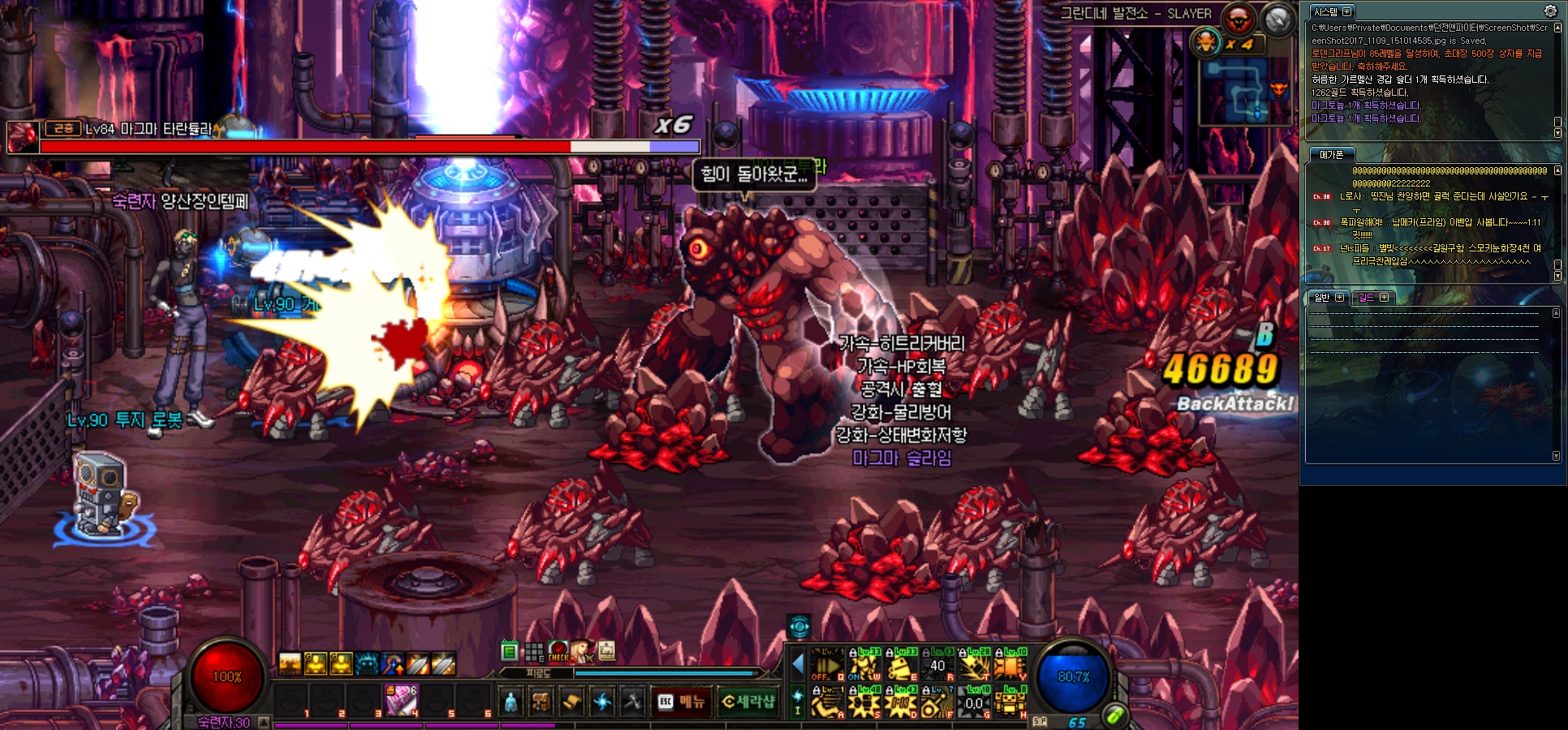
Task: Collapse the skill bar with the blue arrow
Action: (x=797, y=665)
